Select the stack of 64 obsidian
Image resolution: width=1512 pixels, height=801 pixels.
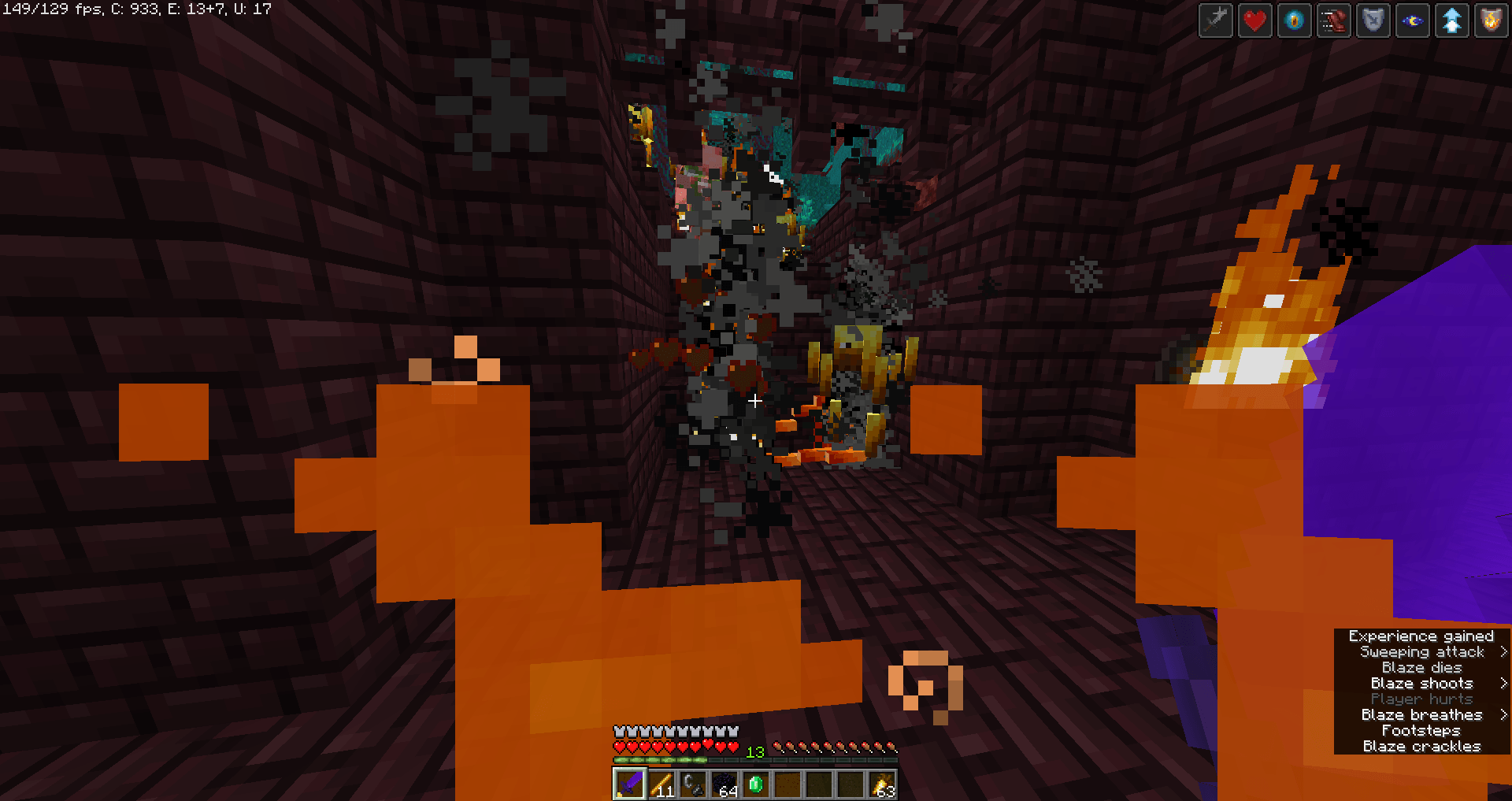pyautogui.click(x=725, y=785)
